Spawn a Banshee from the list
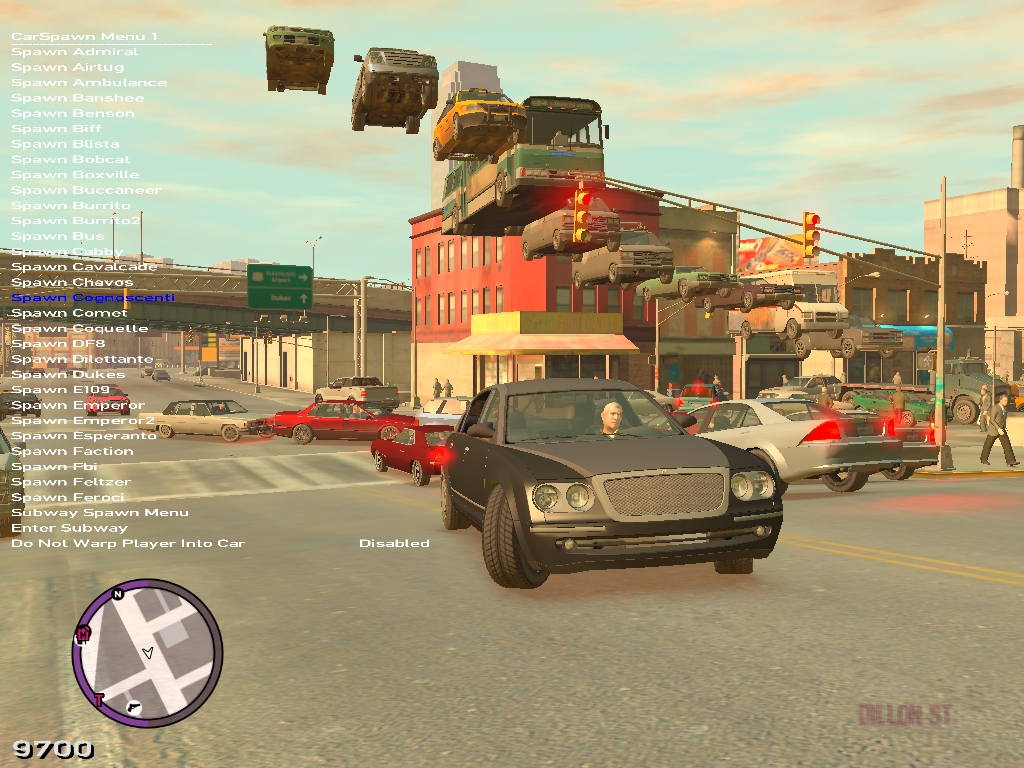The image size is (1024, 768). tap(77, 98)
